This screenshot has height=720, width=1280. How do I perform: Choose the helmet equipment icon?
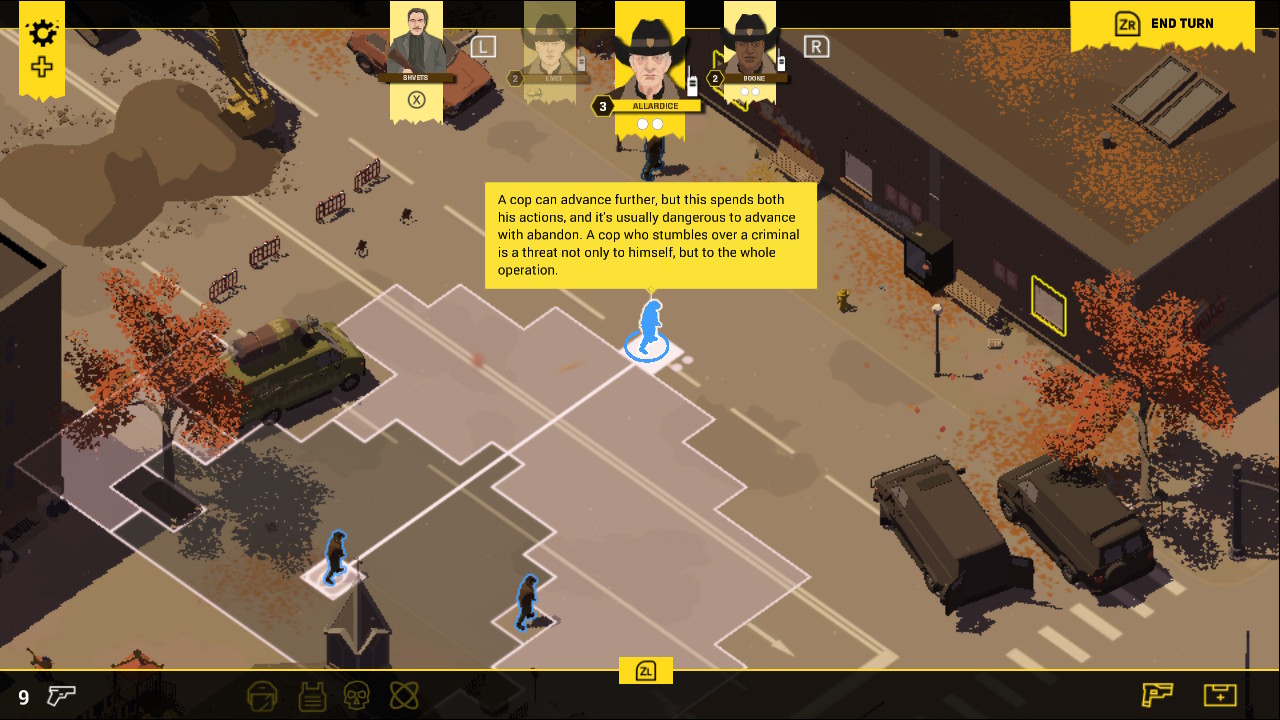(x=262, y=695)
